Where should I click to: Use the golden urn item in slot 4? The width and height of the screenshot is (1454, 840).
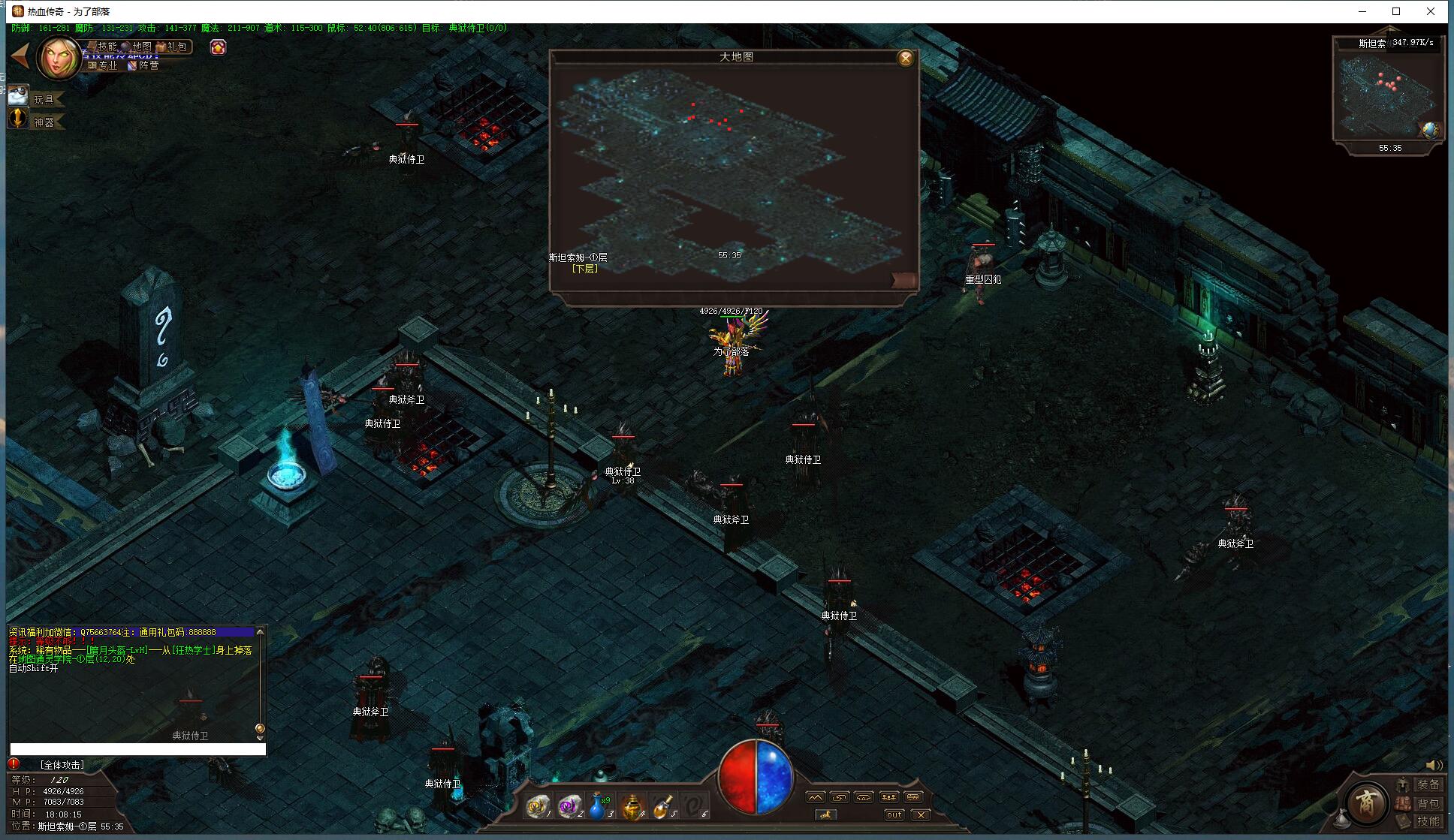pyautogui.click(x=632, y=806)
